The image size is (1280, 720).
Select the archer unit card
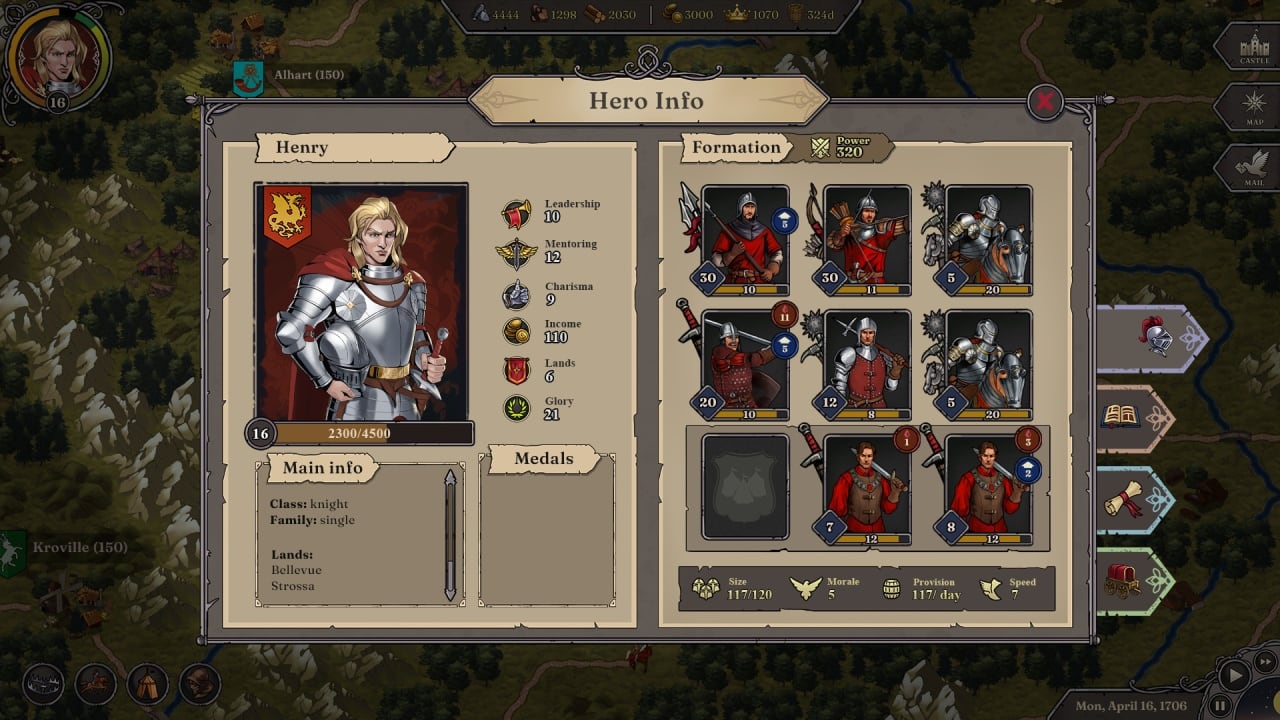867,240
